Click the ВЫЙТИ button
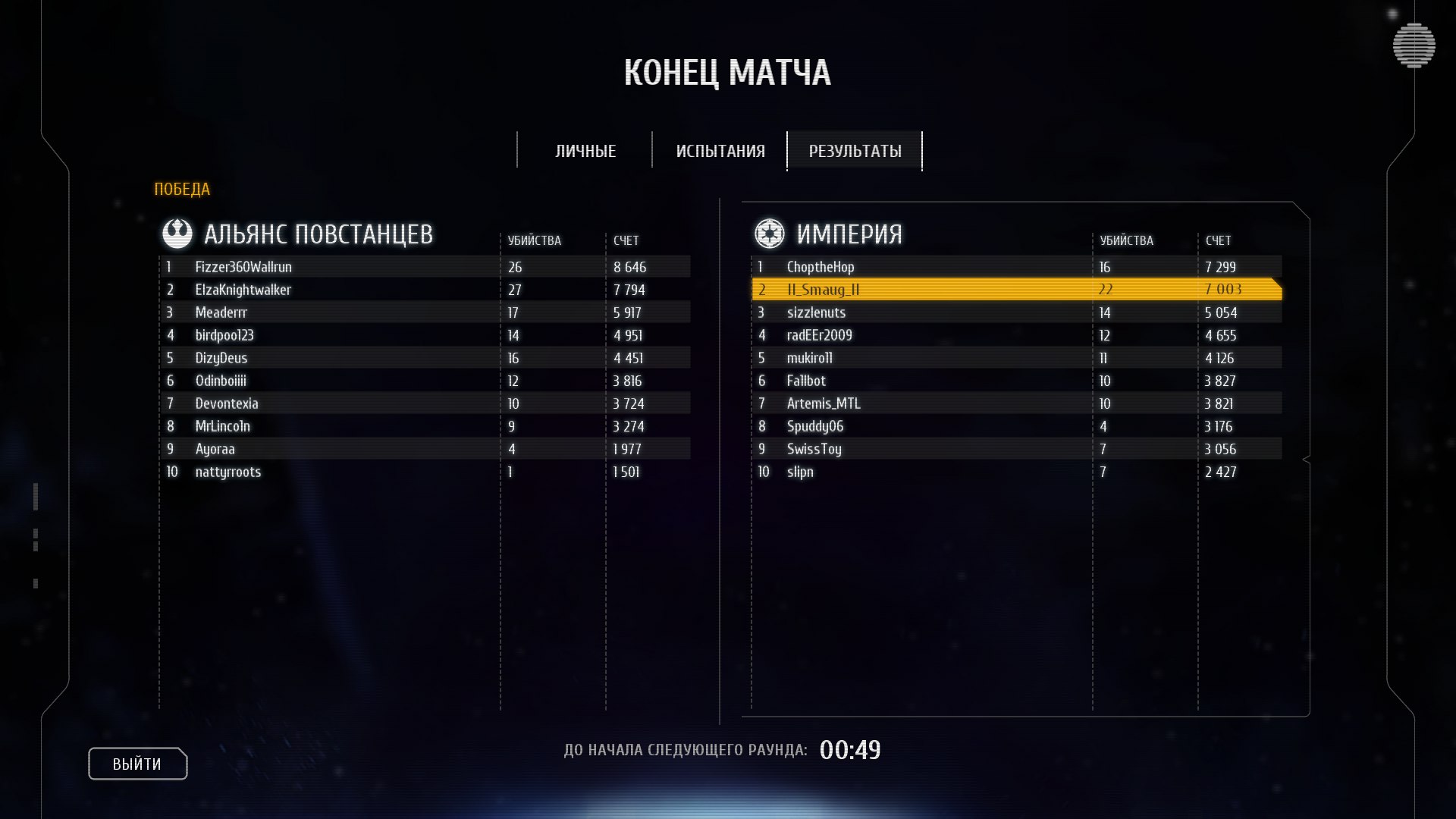Viewport: 1456px width, 819px height. click(x=137, y=764)
